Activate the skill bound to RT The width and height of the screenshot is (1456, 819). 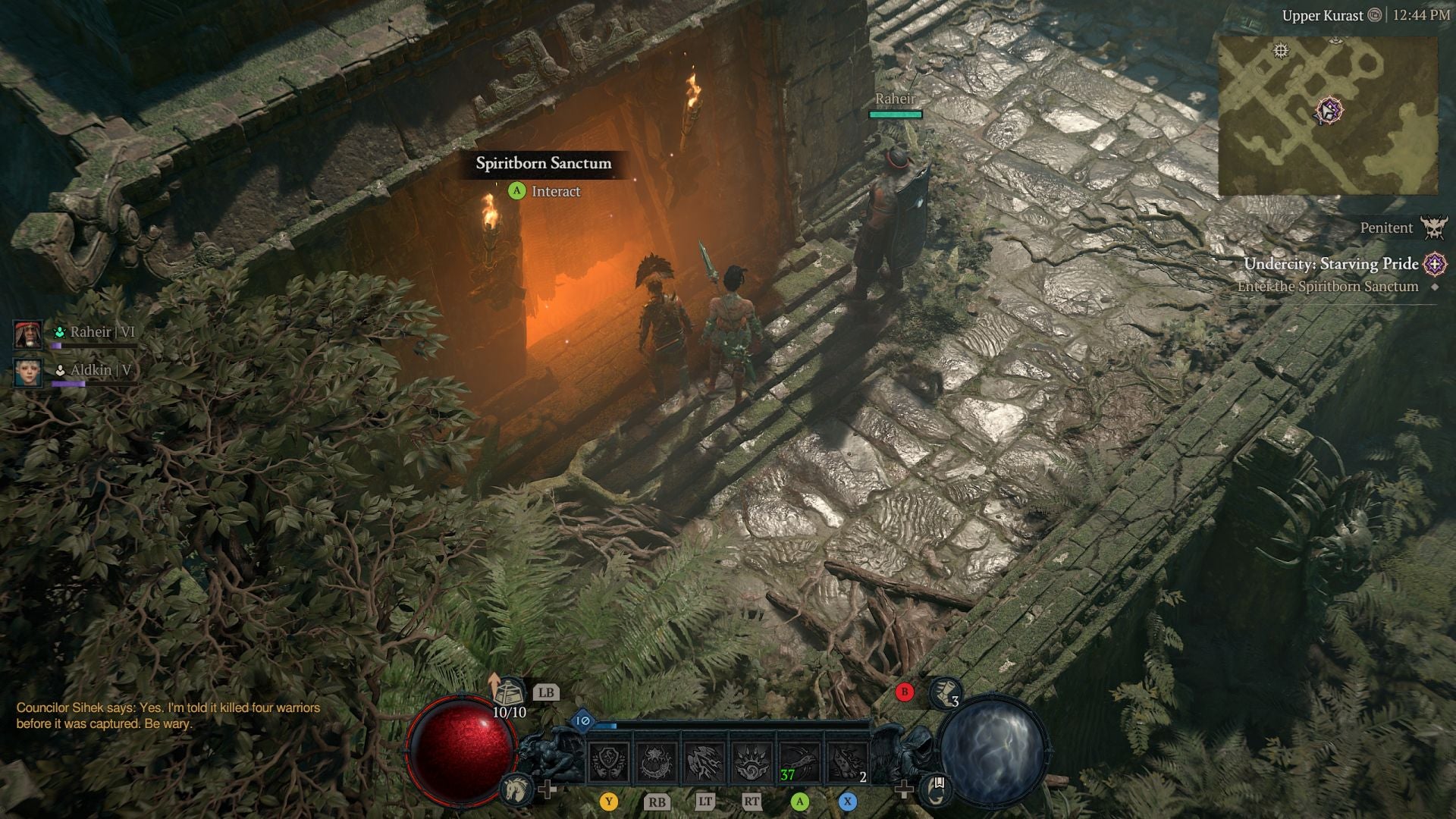[752, 762]
